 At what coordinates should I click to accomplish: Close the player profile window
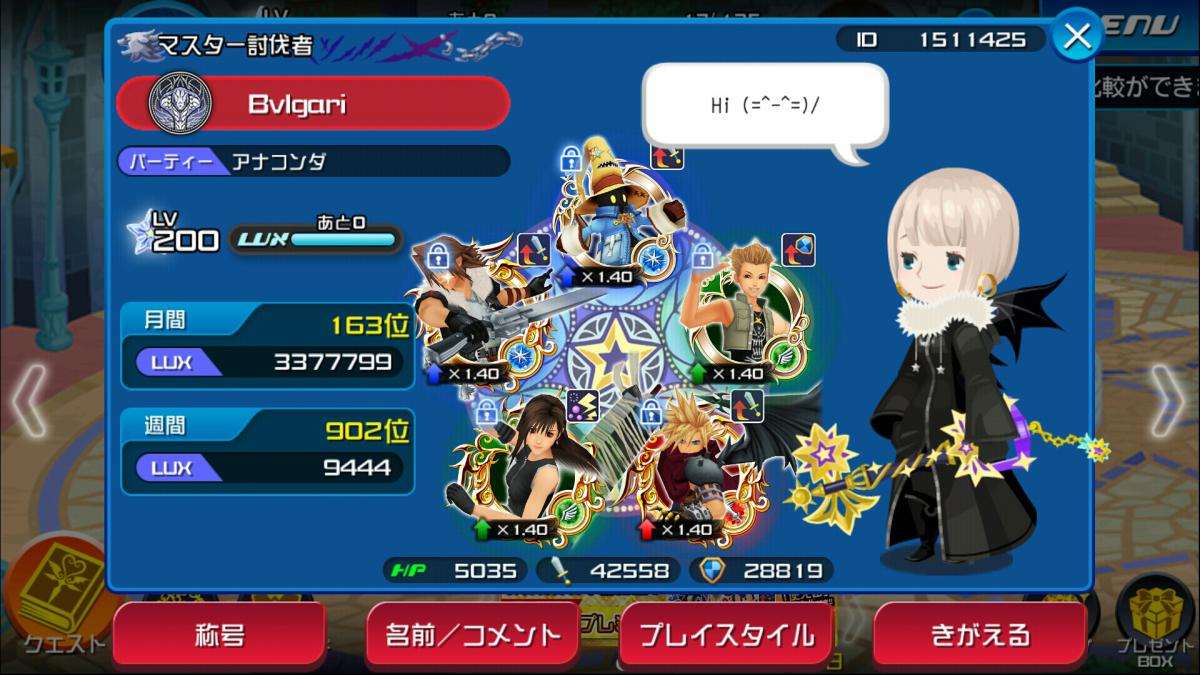point(1077,37)
